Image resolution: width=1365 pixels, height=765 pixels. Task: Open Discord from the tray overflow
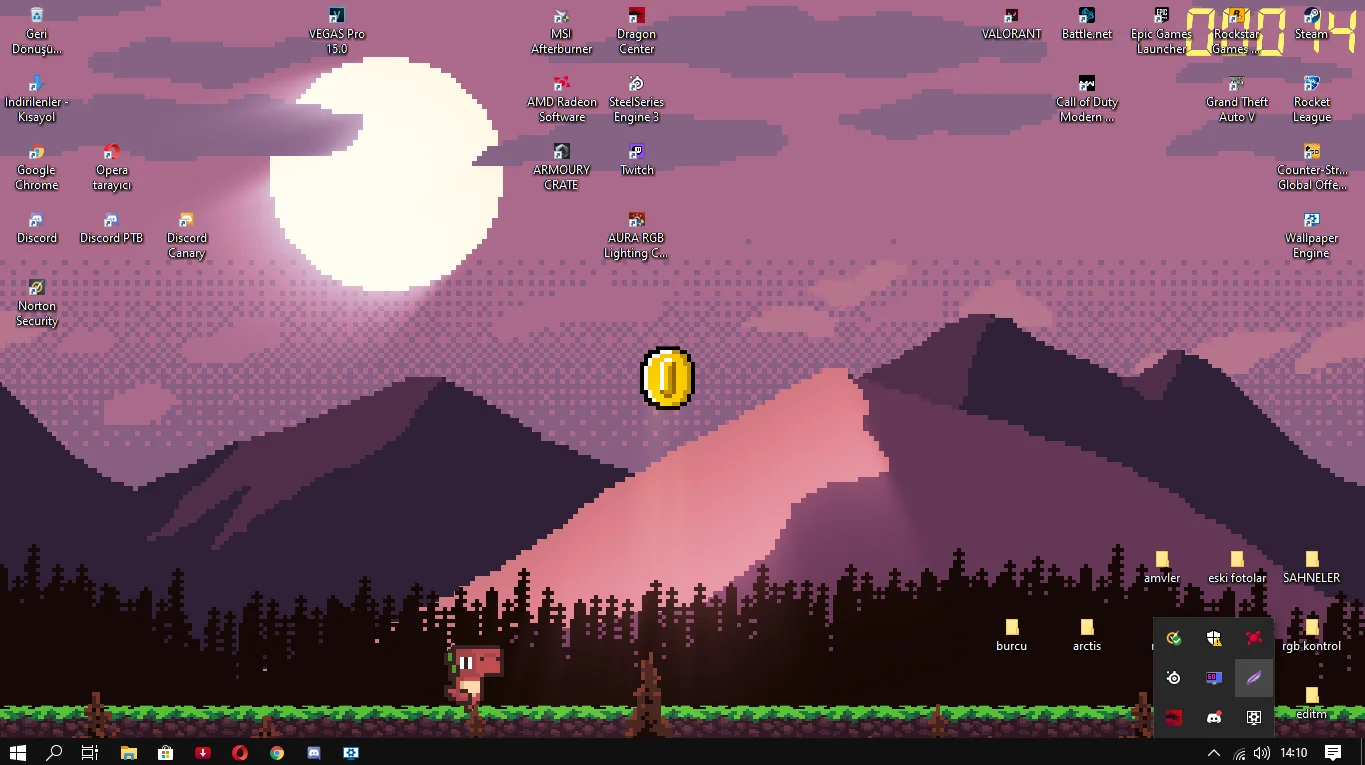1213,717
